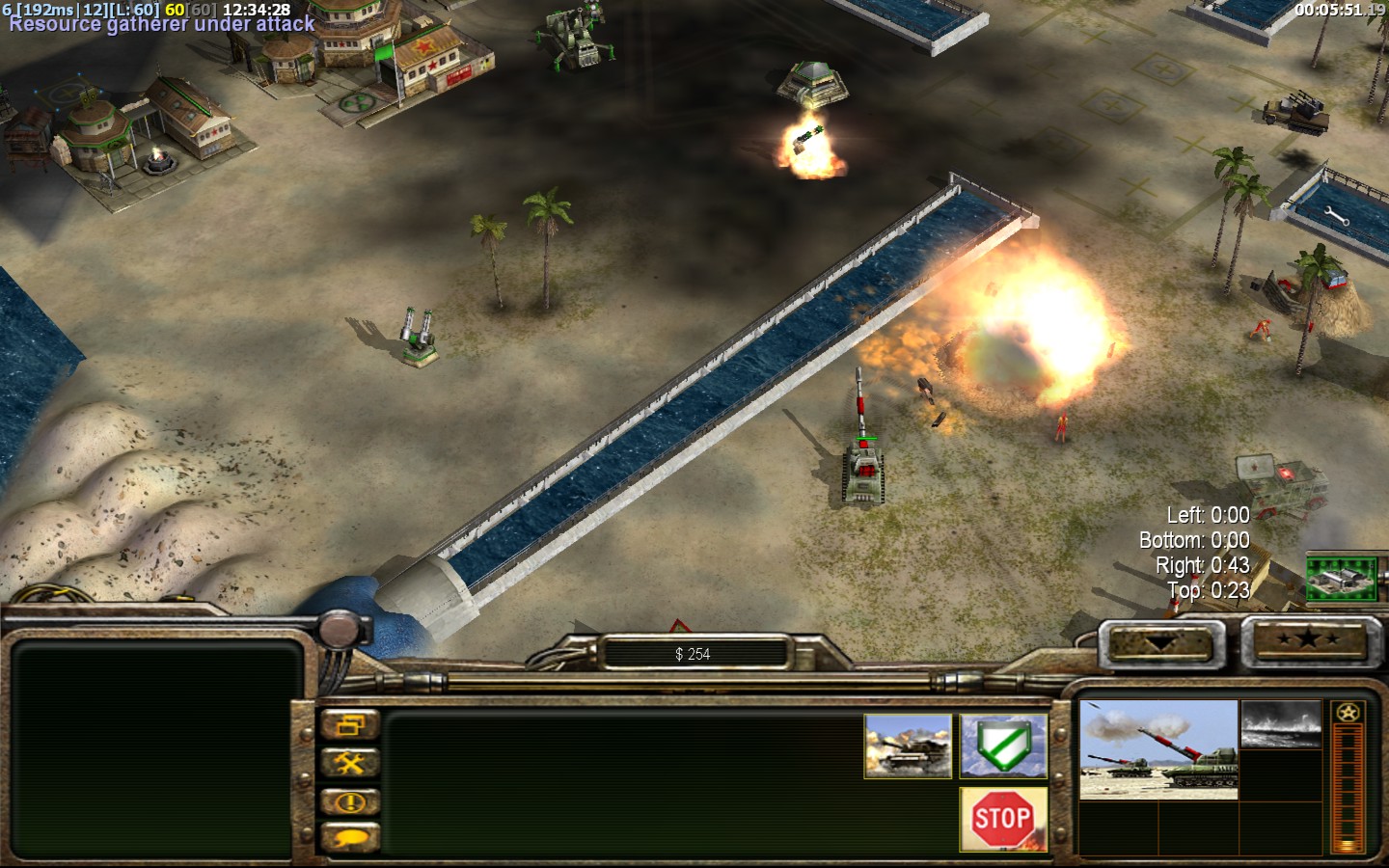
Task: Click the exclamation mark beacon button
Action: point(349,801)
